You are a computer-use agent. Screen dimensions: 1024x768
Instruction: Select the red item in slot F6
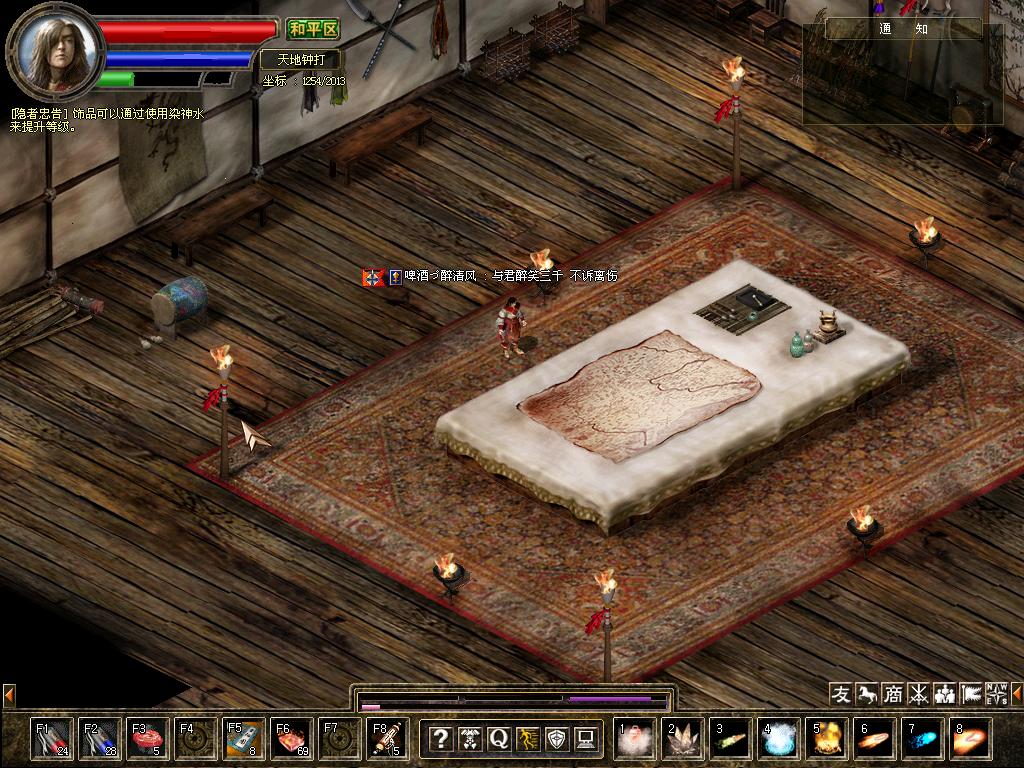click(292, 738)
